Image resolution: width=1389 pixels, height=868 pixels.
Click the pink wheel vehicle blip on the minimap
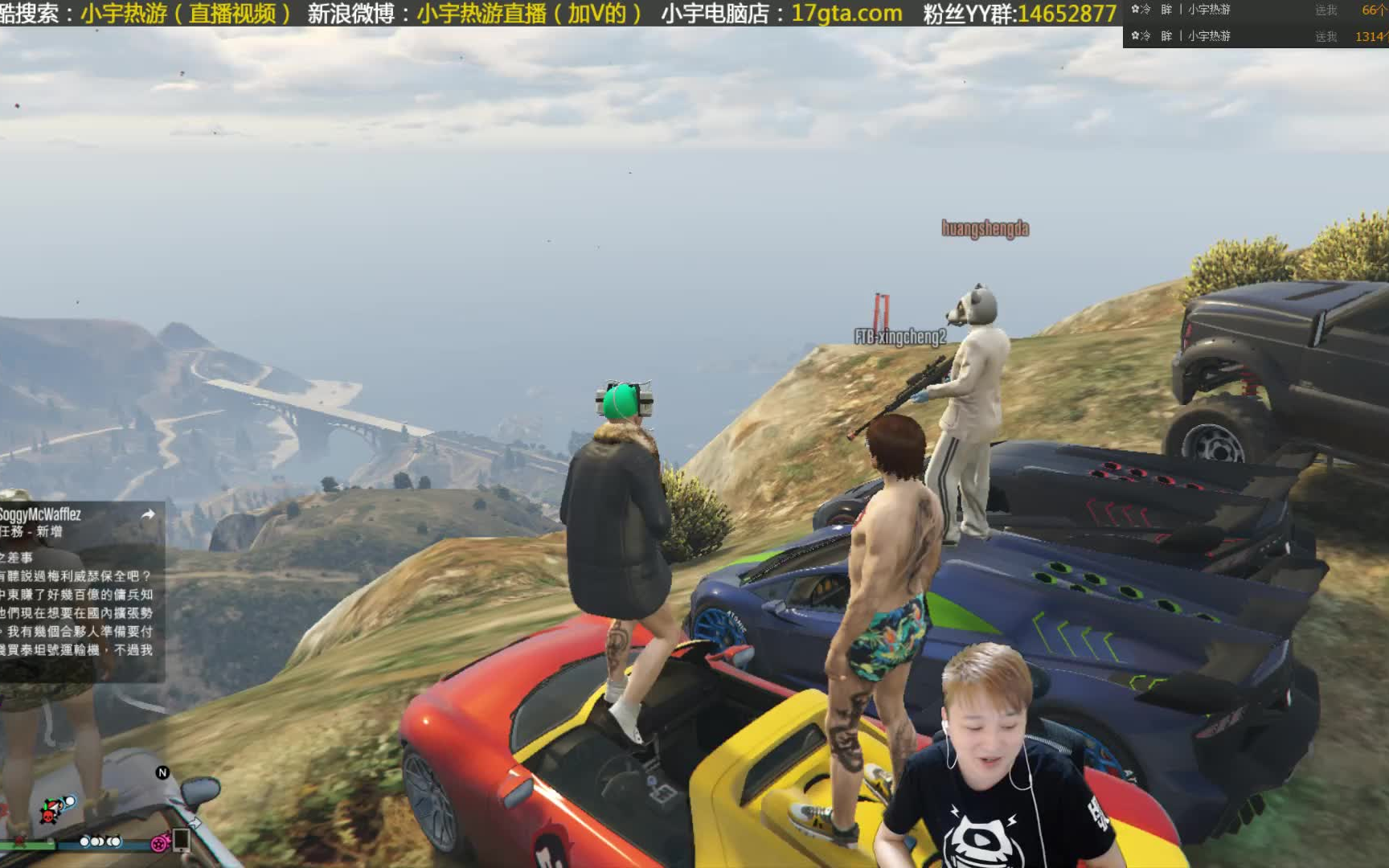click(x=159, y=844)
